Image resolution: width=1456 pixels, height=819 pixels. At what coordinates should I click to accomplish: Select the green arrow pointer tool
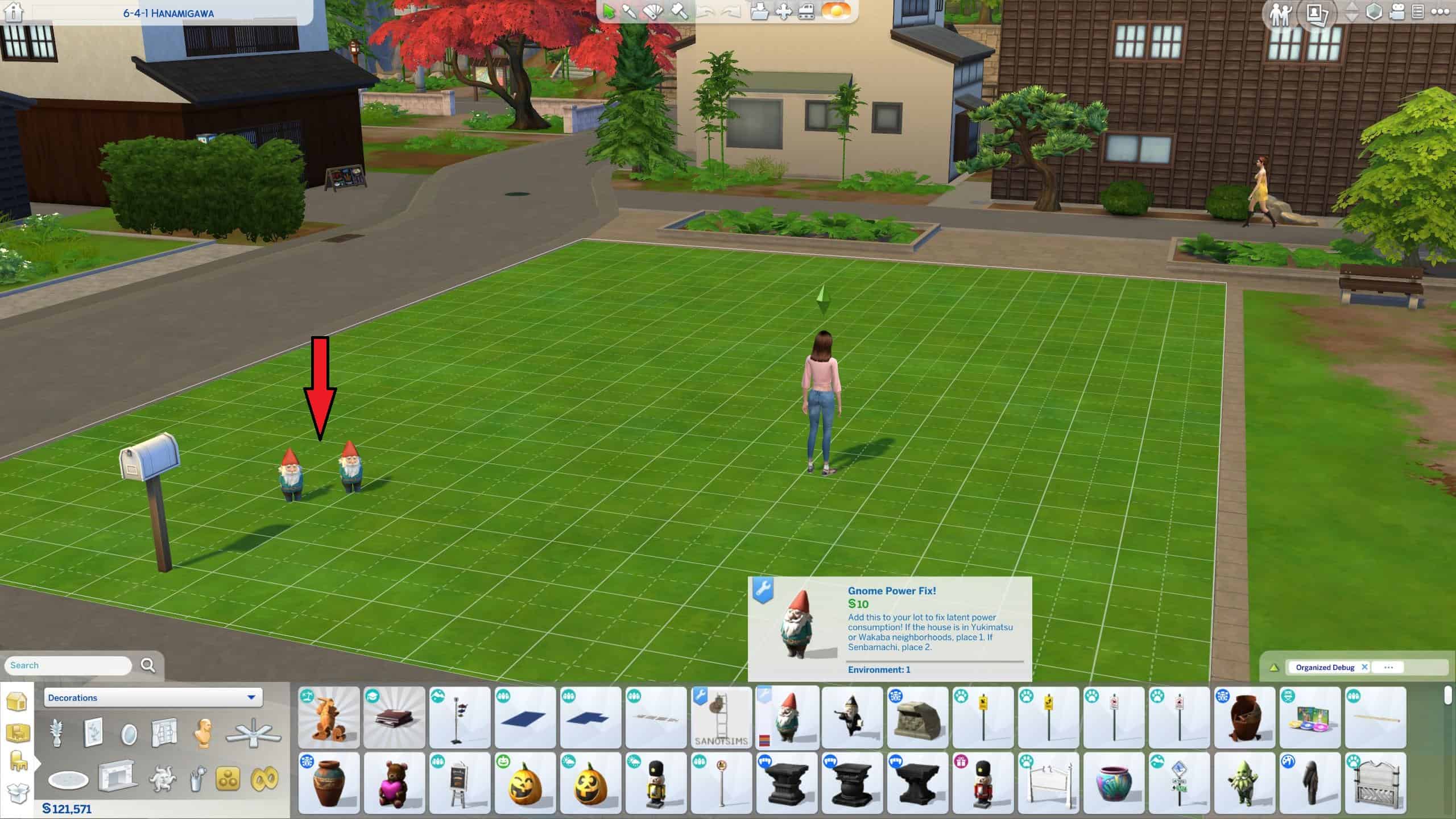pyautogui.click(x=609, y=12)
